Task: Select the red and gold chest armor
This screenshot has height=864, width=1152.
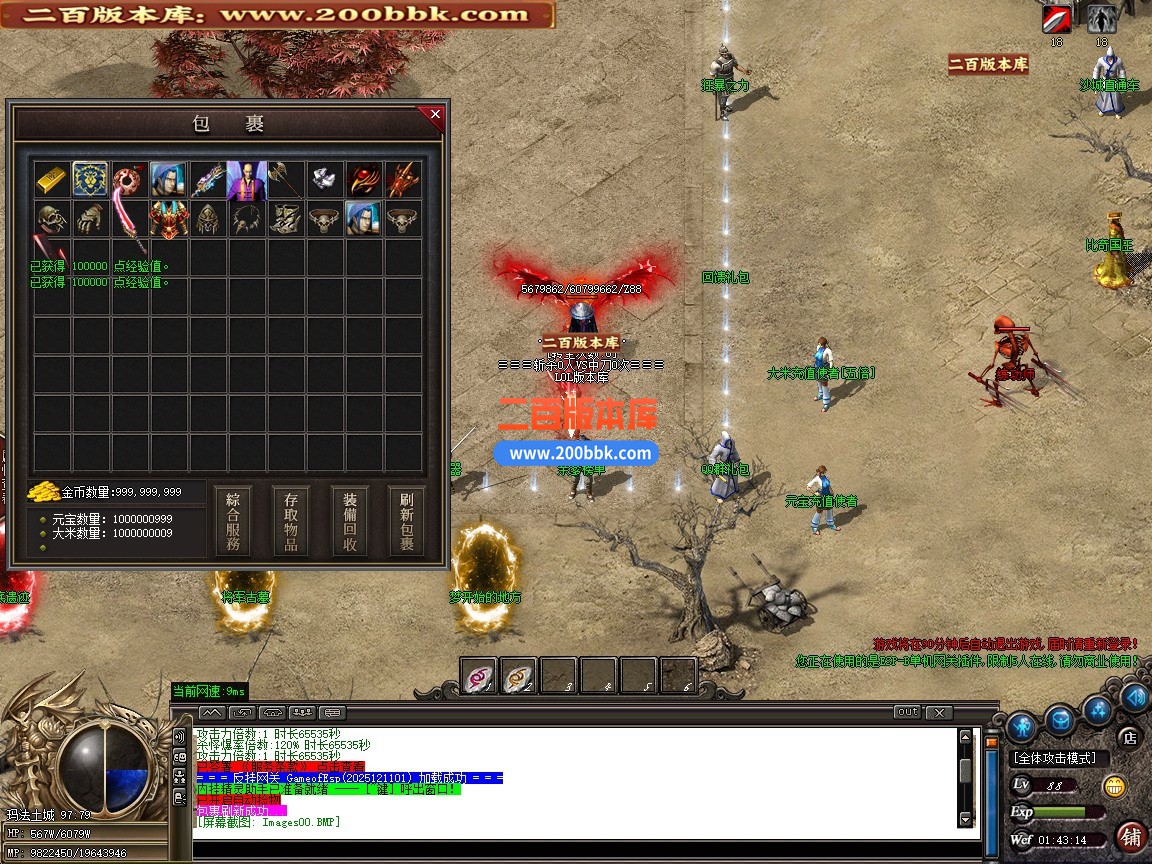Action: click(x=169, y=219)
